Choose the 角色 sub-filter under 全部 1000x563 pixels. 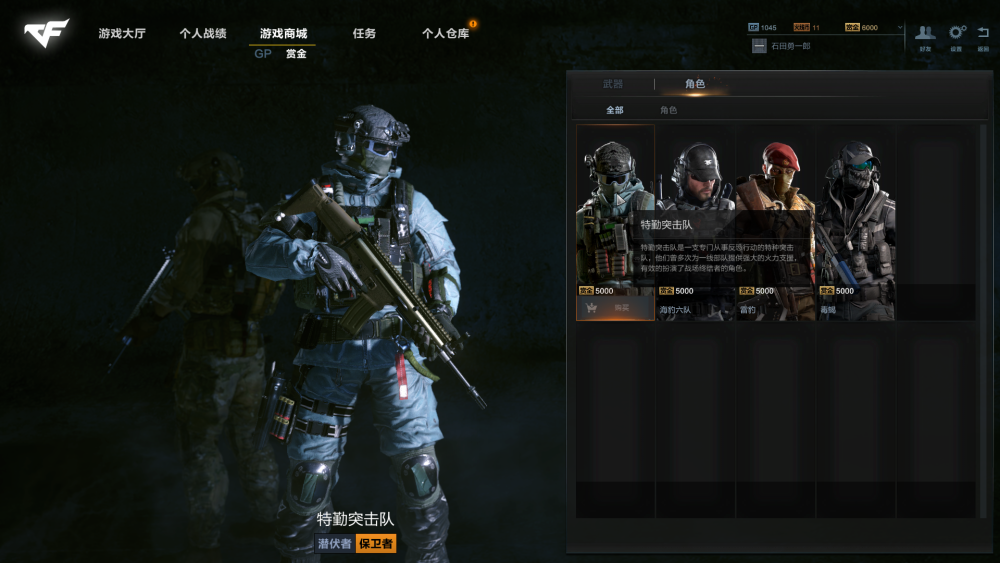[668, 110]
